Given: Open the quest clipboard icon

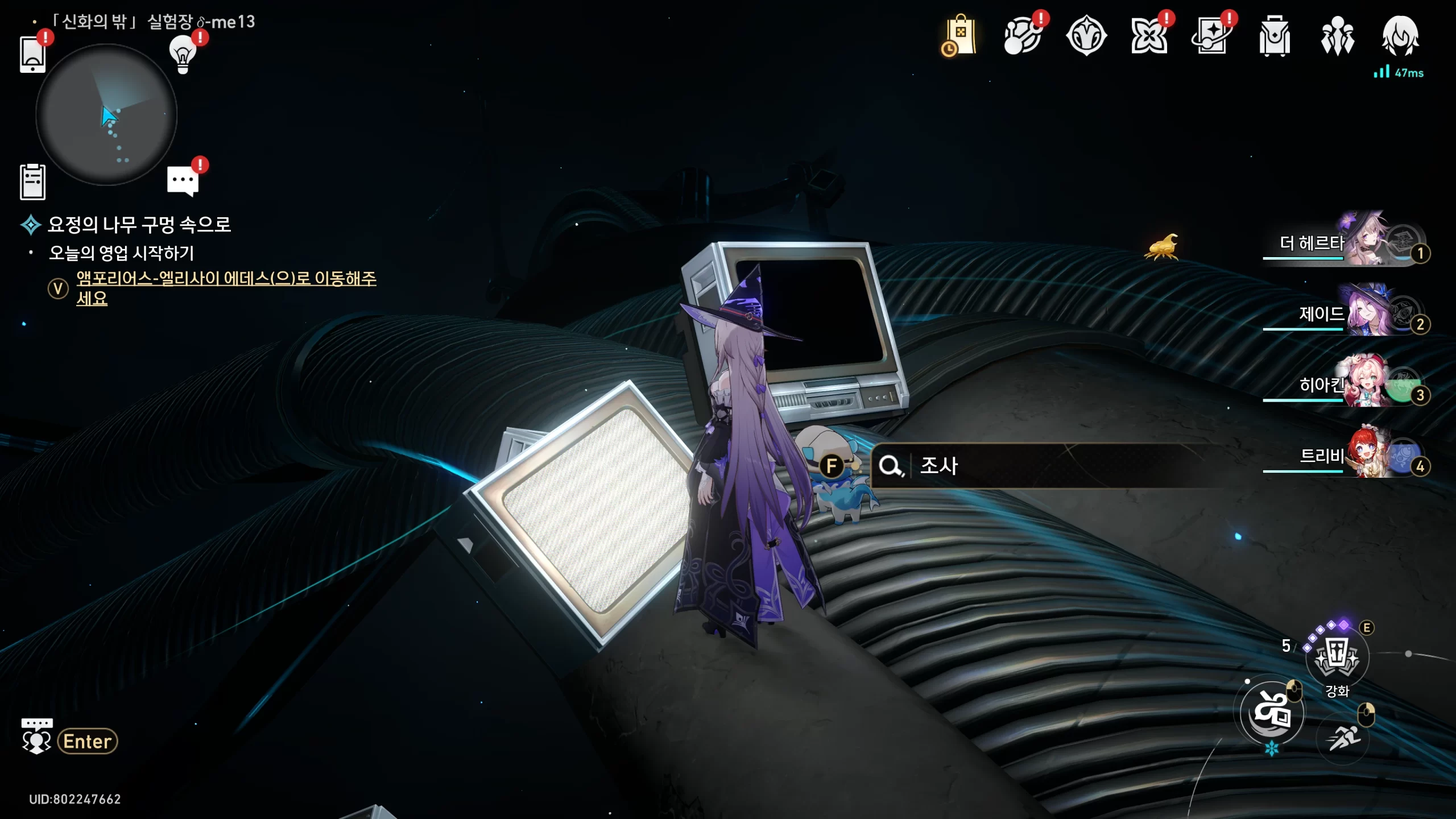Looking at the screenshot, I should 32,182.
